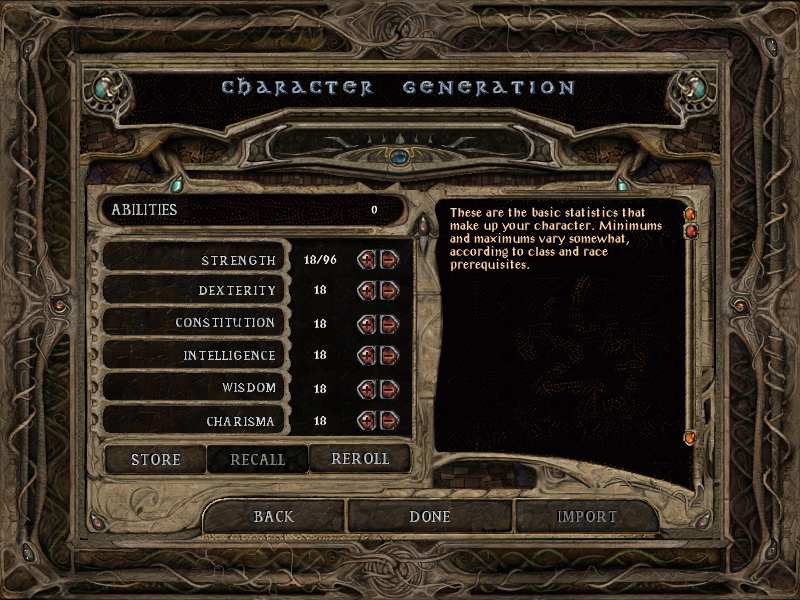Confirm abilities with Done
Image resolution: width=800 pixels, height=600 pixels.
430,517
